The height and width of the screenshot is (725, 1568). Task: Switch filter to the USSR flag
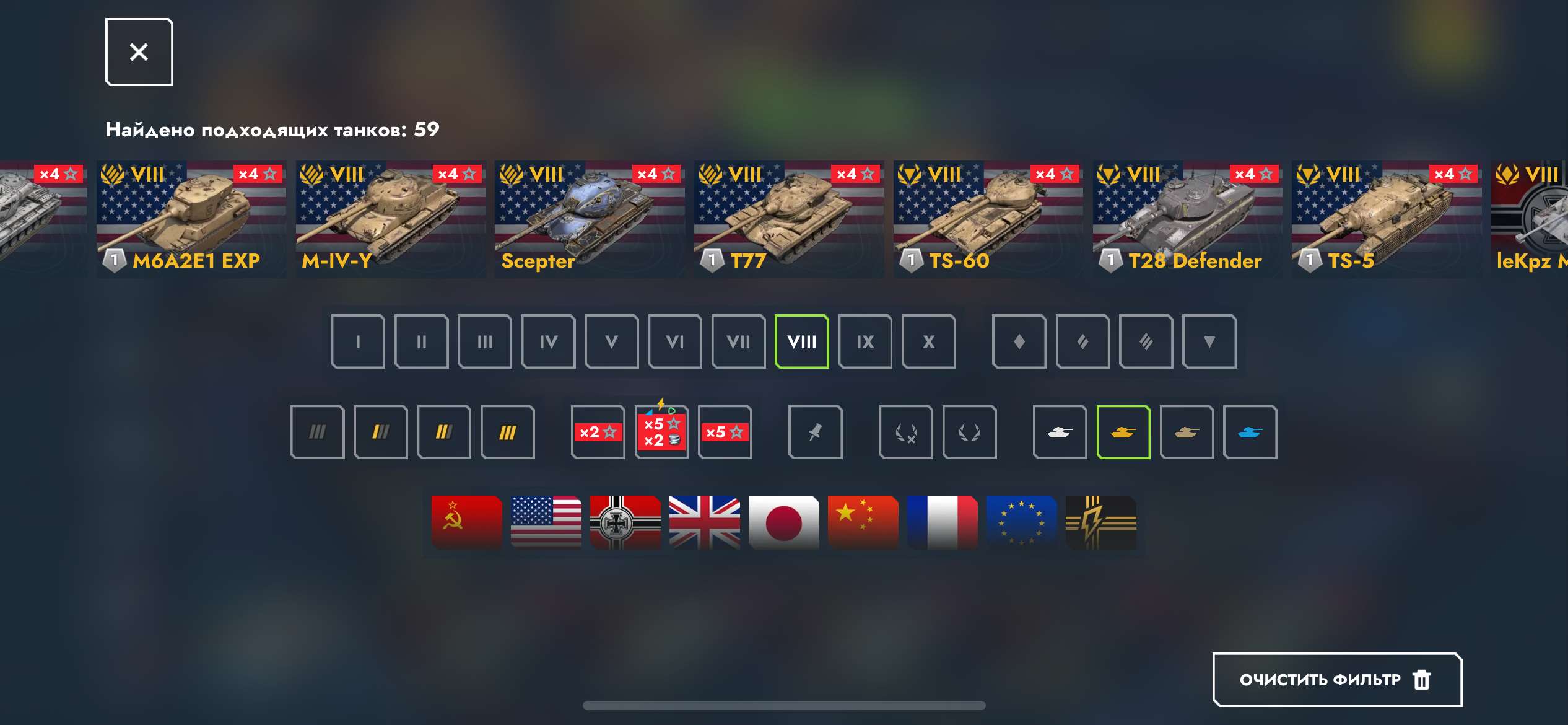click(x=465, y=522)
